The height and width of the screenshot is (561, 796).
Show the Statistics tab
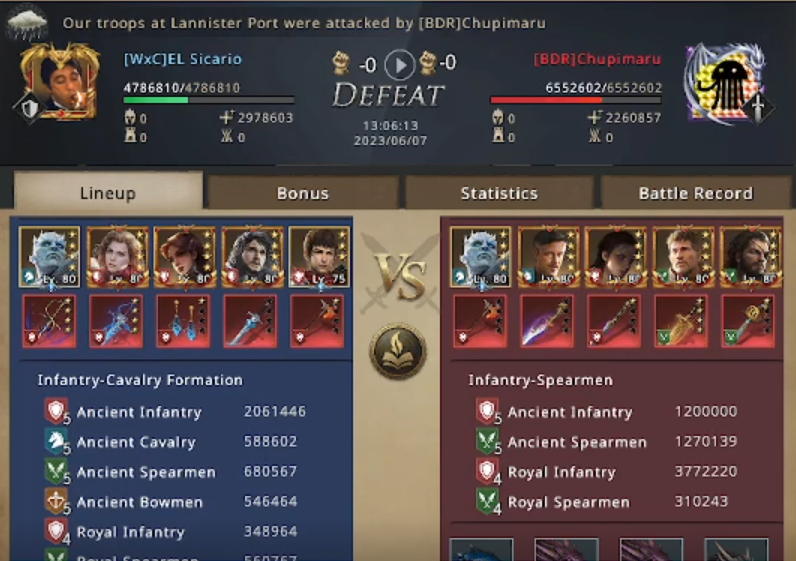pos(499,193)
